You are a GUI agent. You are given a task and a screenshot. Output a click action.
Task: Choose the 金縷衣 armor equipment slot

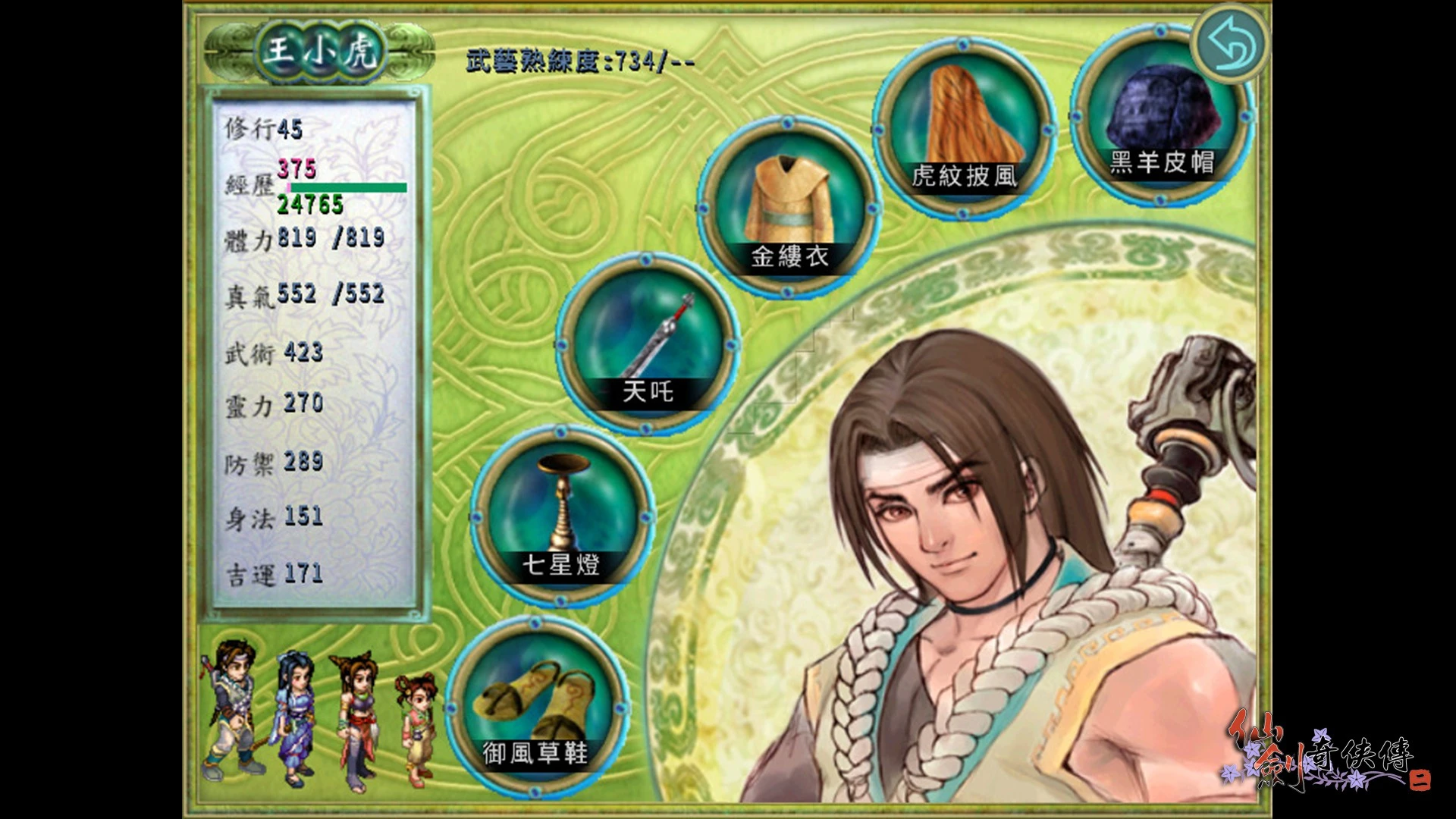coord(789,206)
